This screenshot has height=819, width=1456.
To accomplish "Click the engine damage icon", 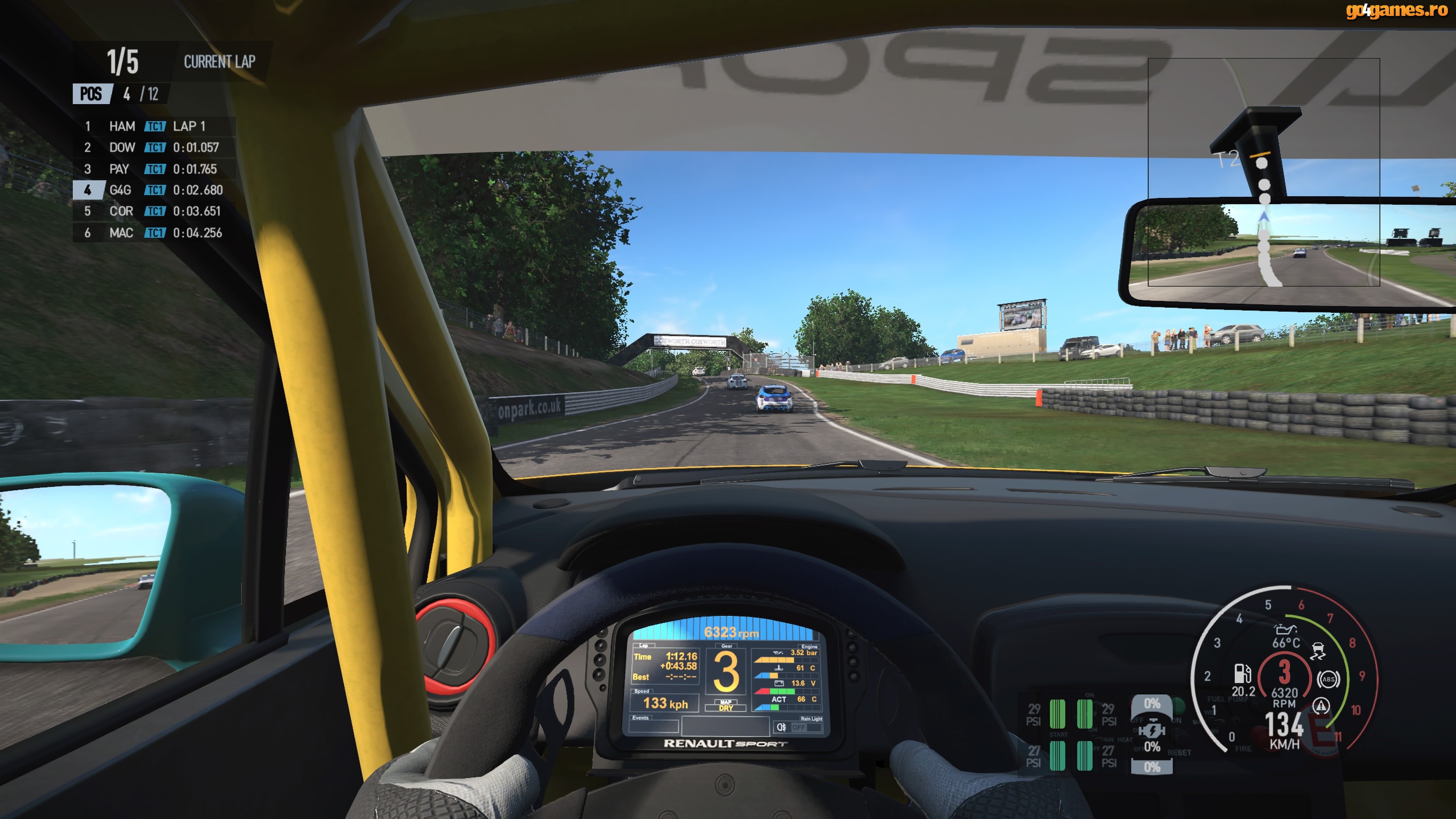I will click(x=1152, y=731).
